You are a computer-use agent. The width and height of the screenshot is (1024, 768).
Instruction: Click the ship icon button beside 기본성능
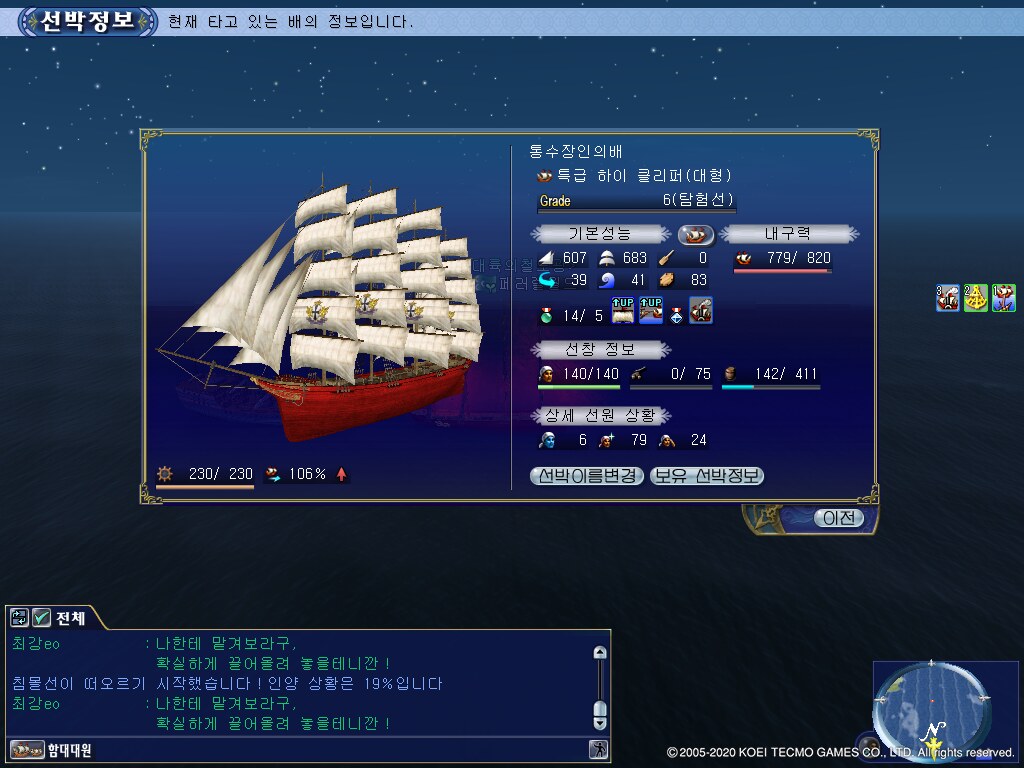[x=695, y=235]
